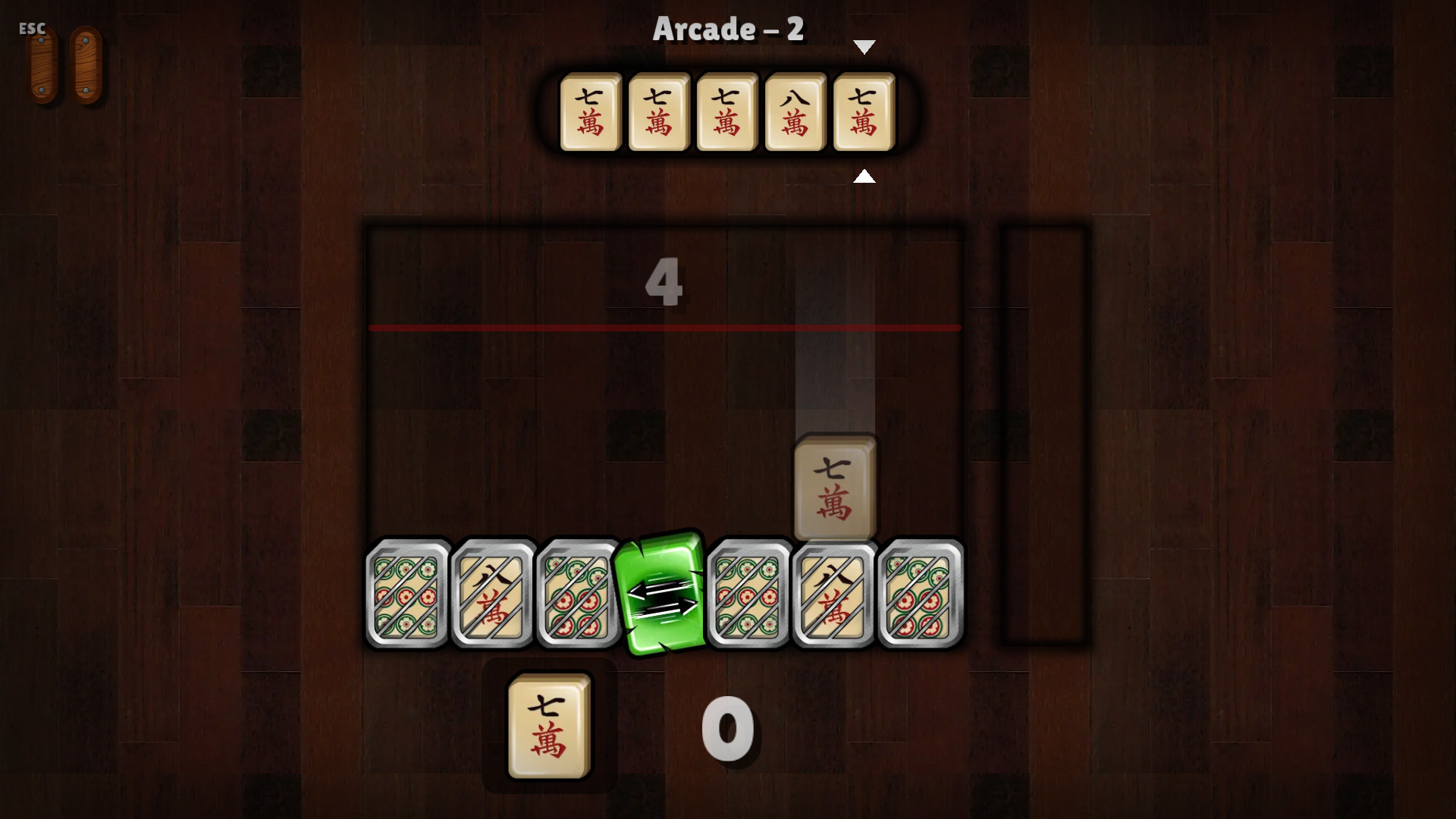Click the downward triangle indicator over the last queue tile
Screen dimensions: 1456x819
click(x=864, y=45)
